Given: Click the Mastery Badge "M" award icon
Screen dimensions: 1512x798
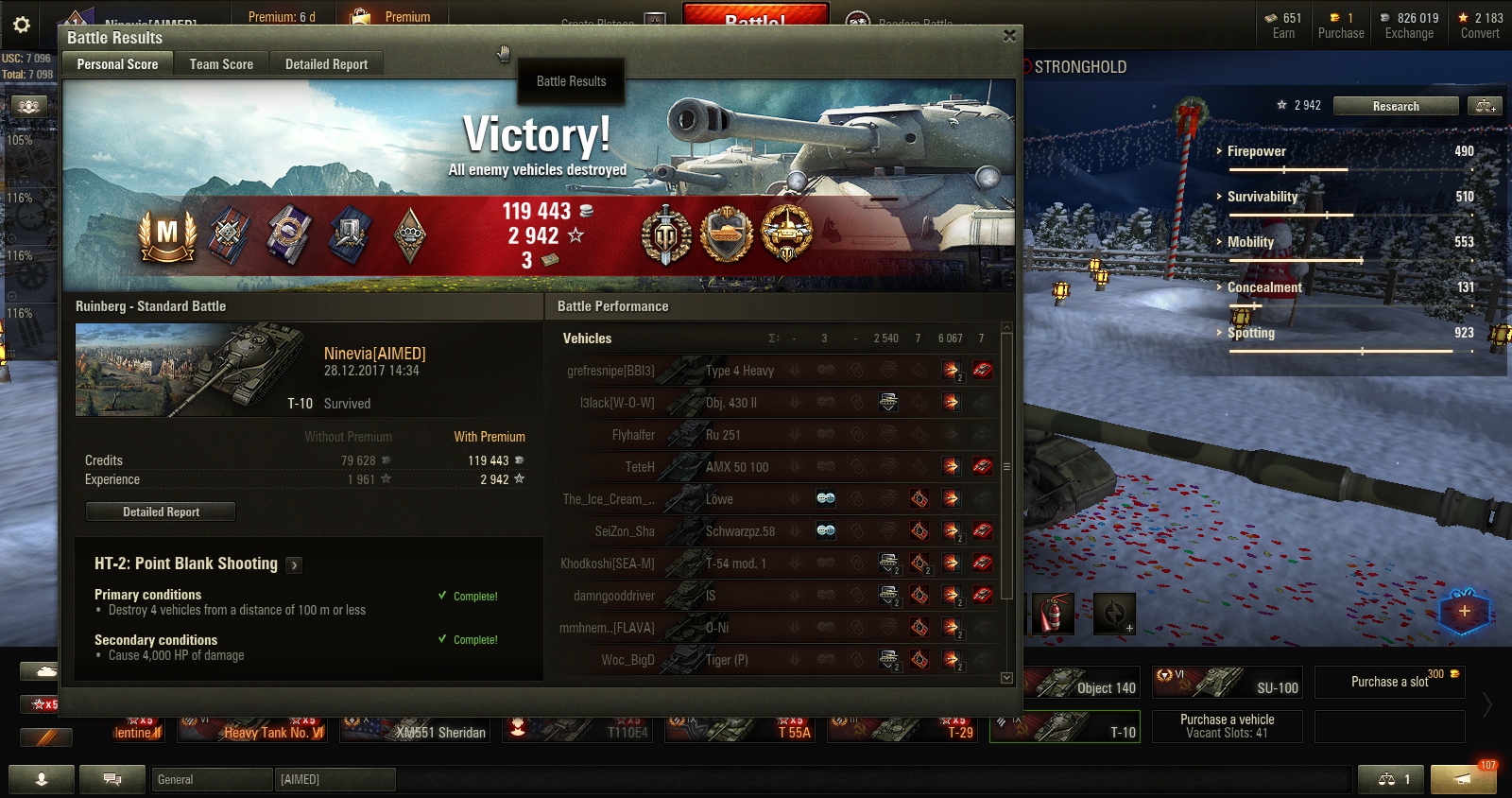Looking at the screenshot, I should tap(168, 235).
